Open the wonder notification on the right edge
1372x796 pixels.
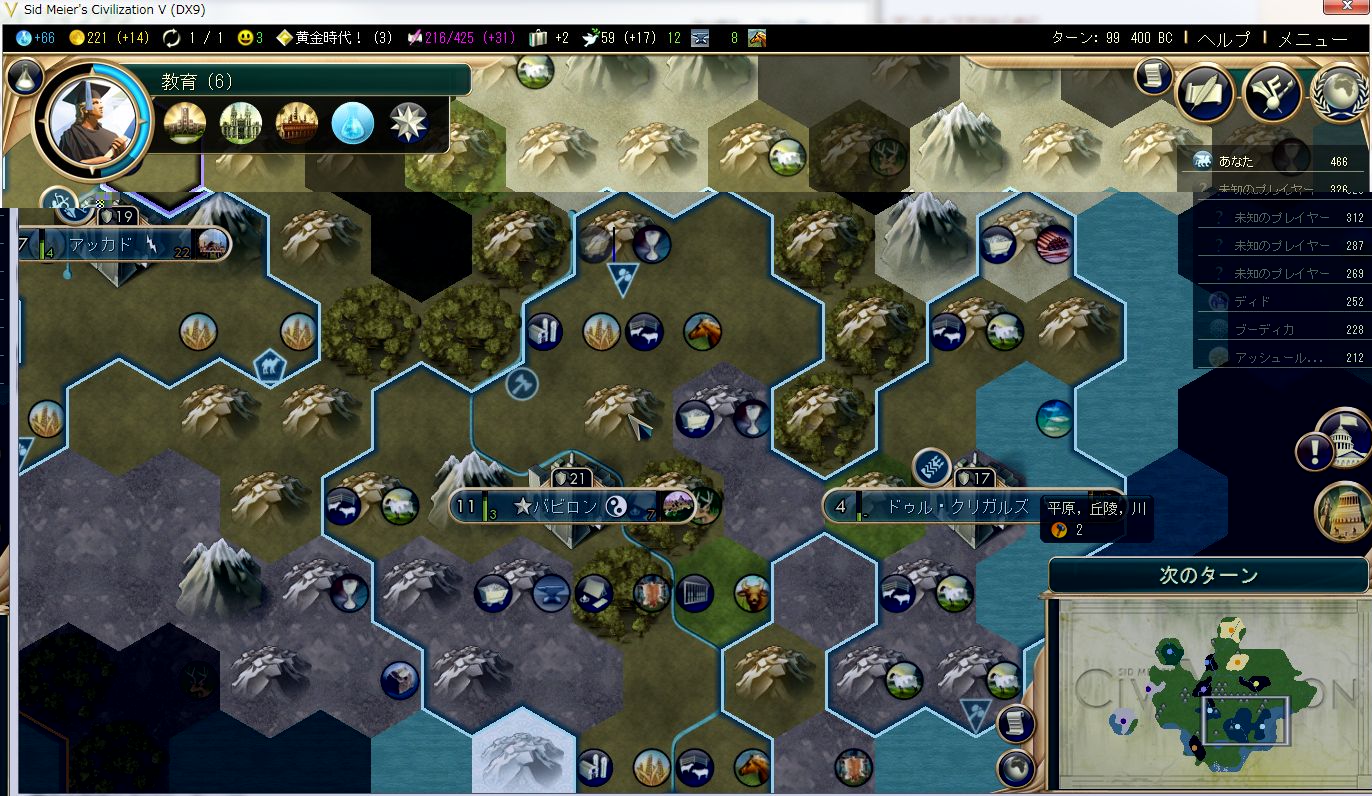1343,511
